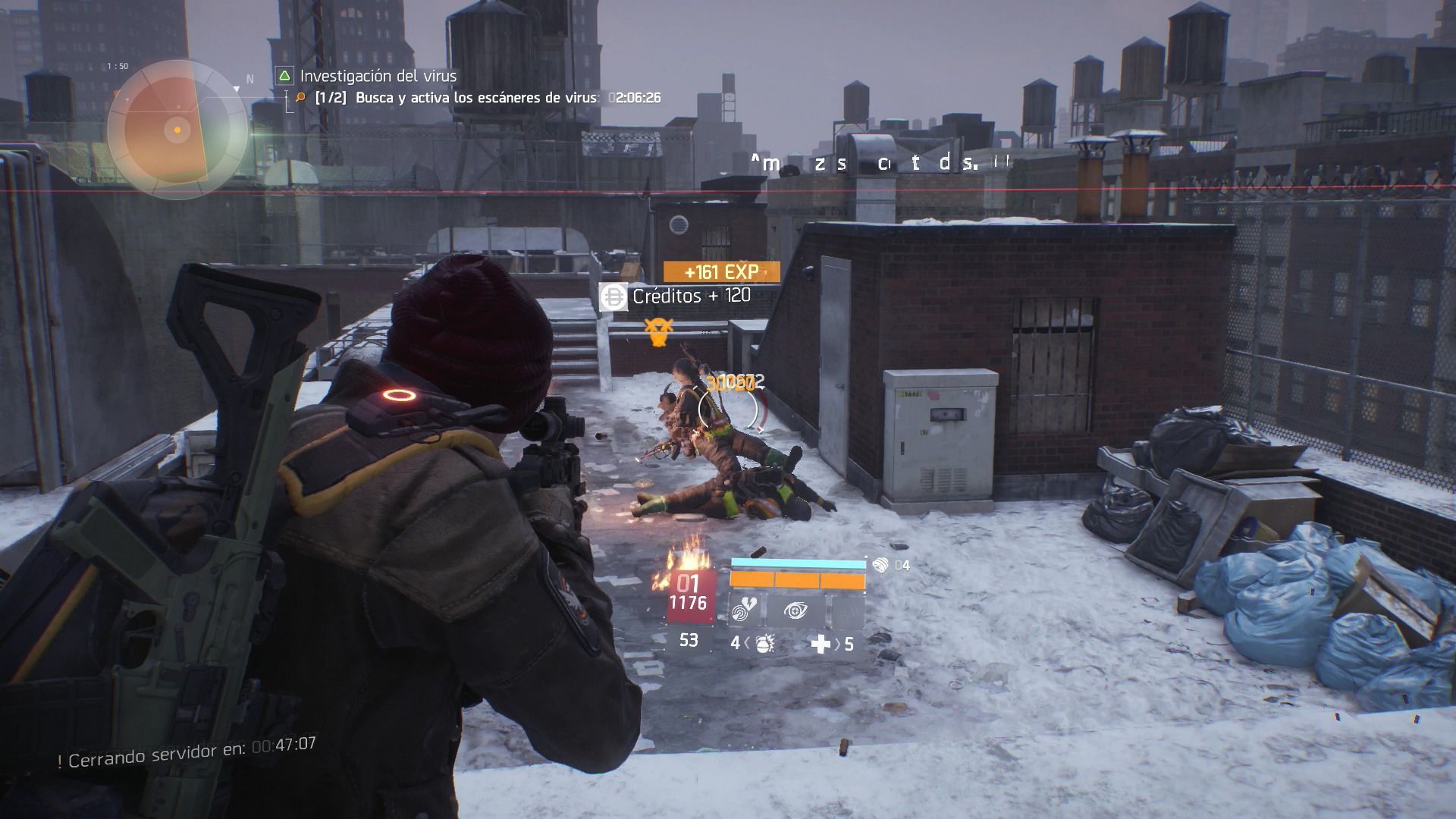The width and height of the screenshot is (1456, 819).
Task: Open the circular minimap radar
Action: pyautogui.click(x=177, y=130)
